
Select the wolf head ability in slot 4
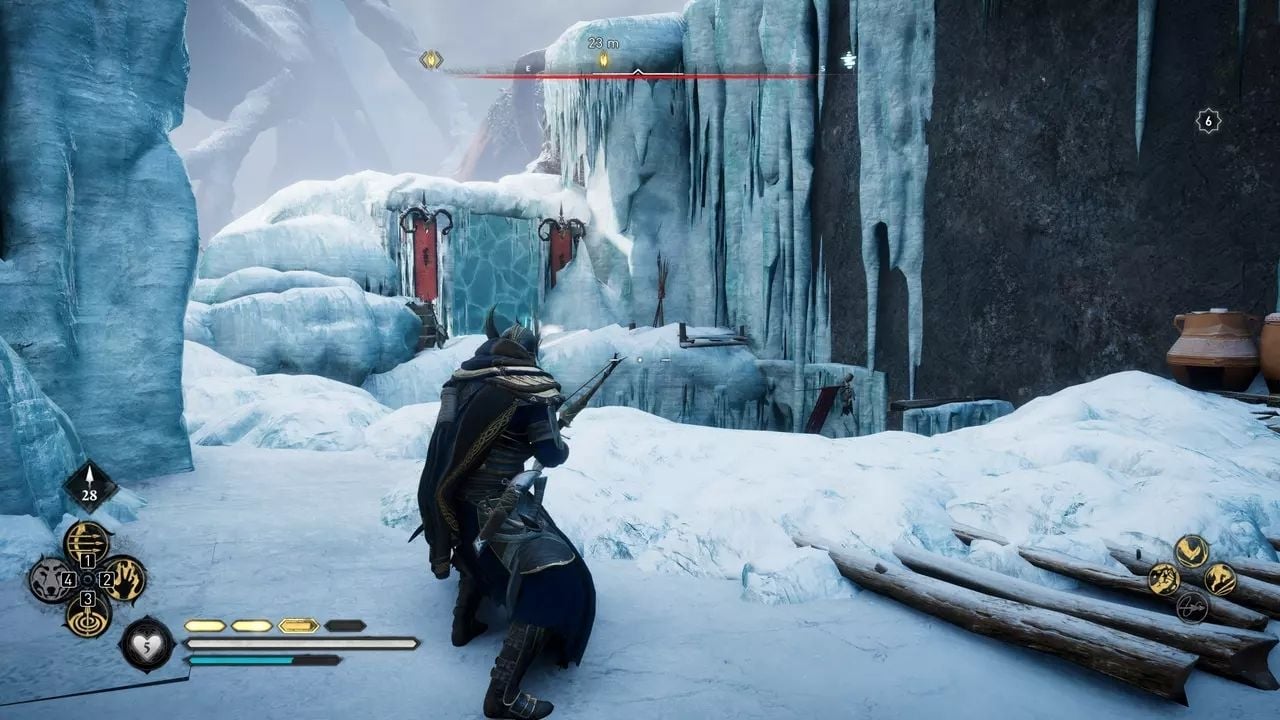[49, 579]
